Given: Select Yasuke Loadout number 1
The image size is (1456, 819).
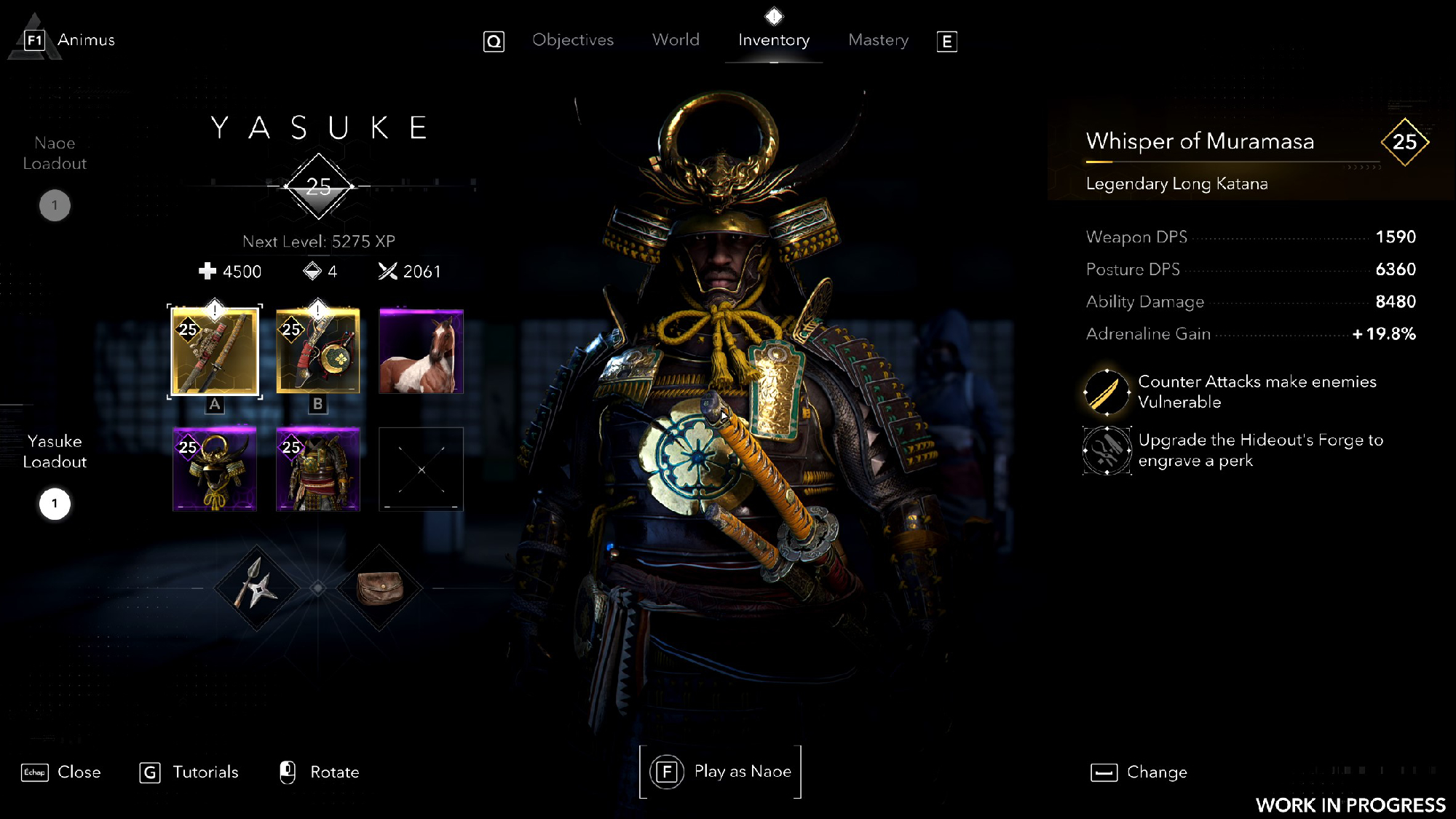Looking at the screenshot, I should 55,504.
